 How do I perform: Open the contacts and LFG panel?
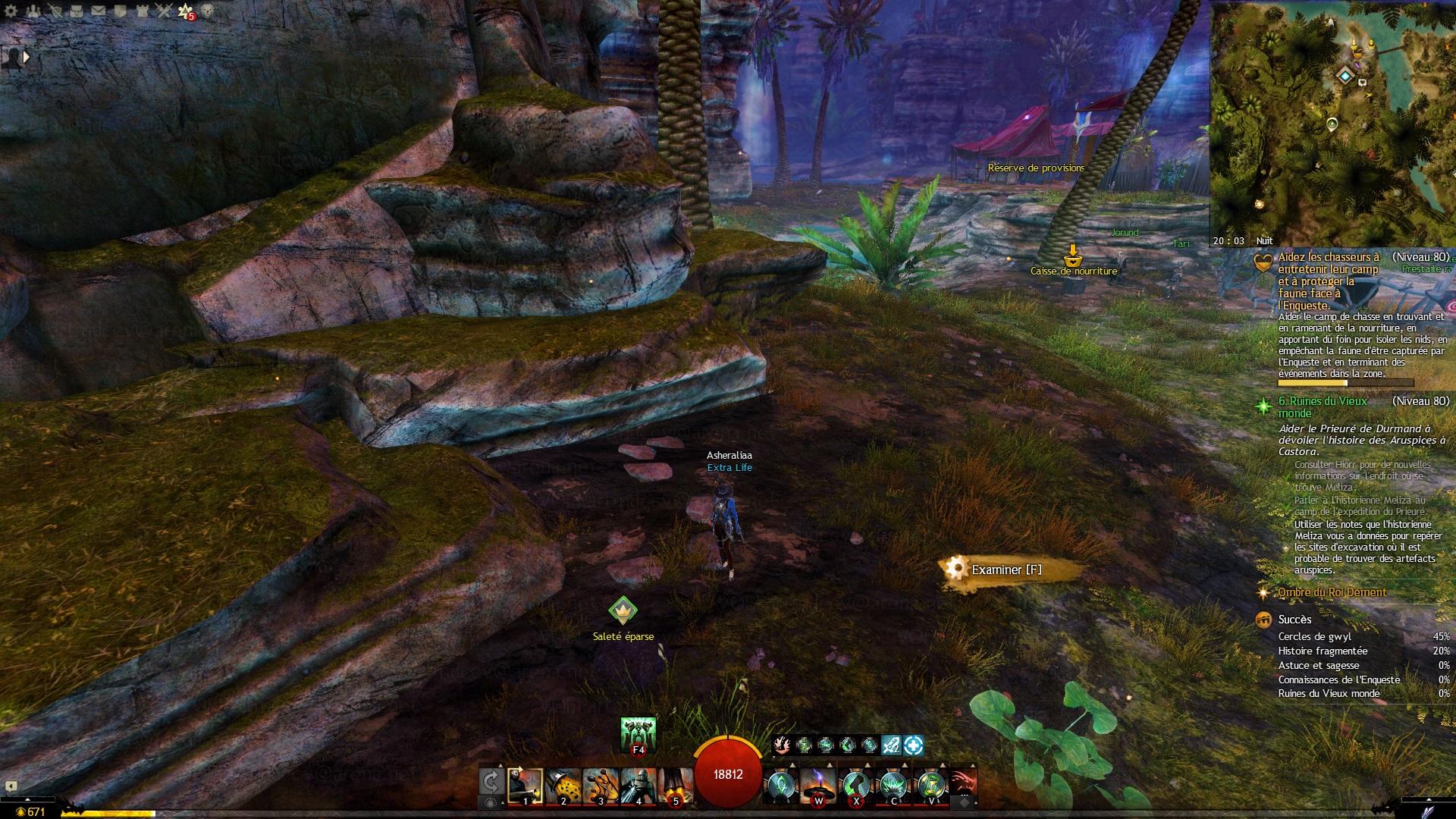click(x=33, y=11)
